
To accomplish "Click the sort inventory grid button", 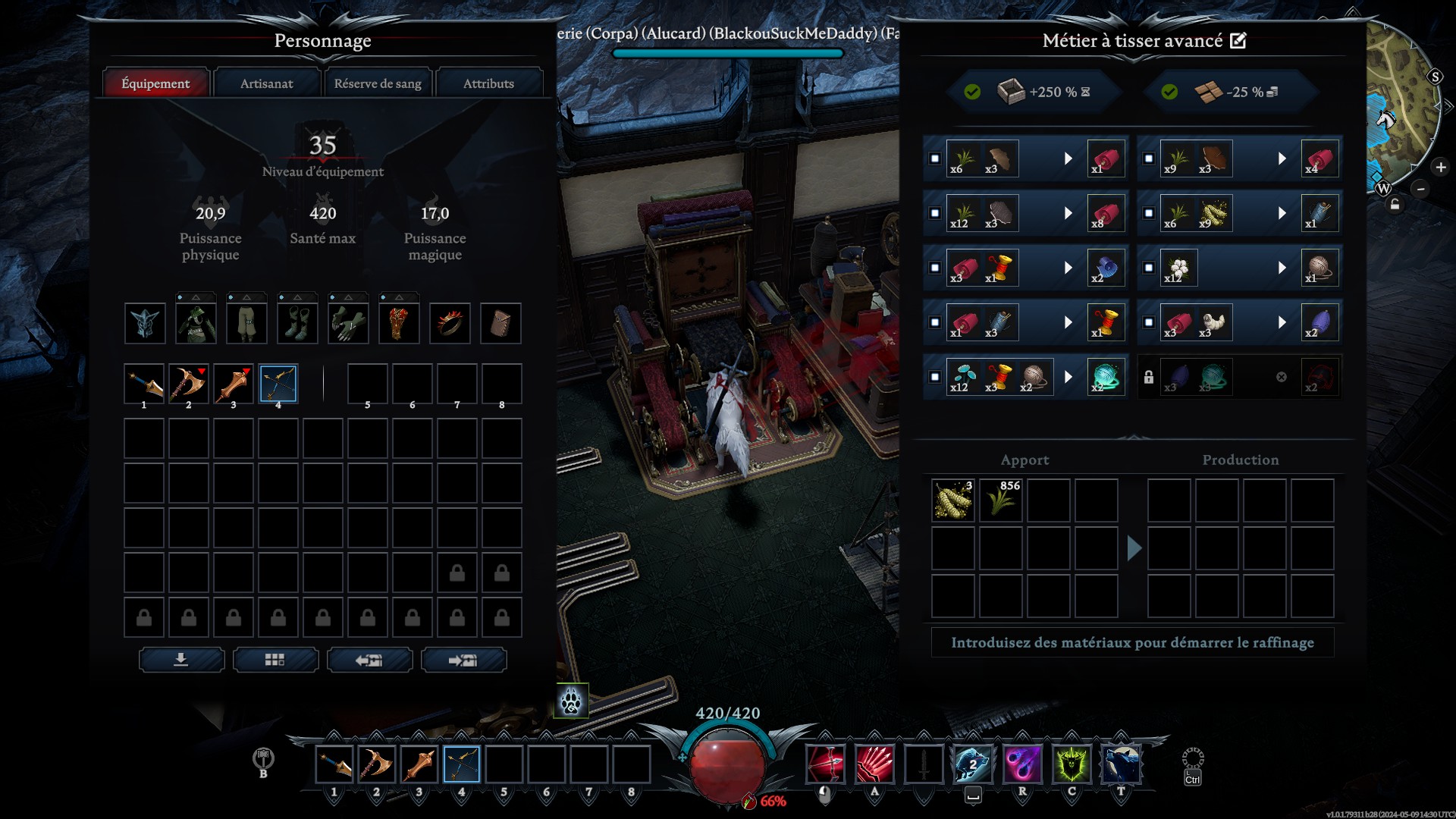I will 275,660.
